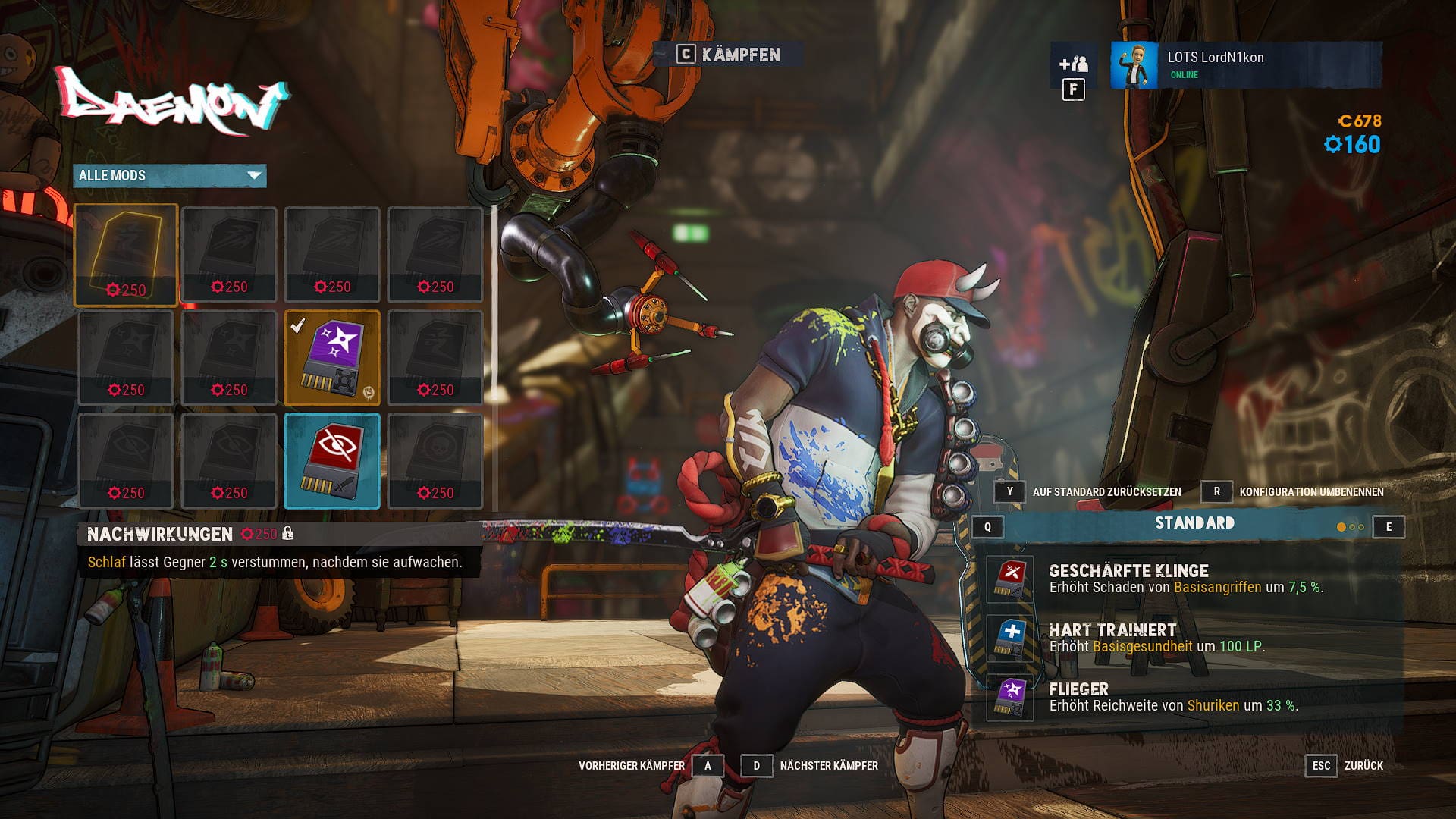Start a match with Kämpfen
The image size is (1456, 819).
[729, 55]
